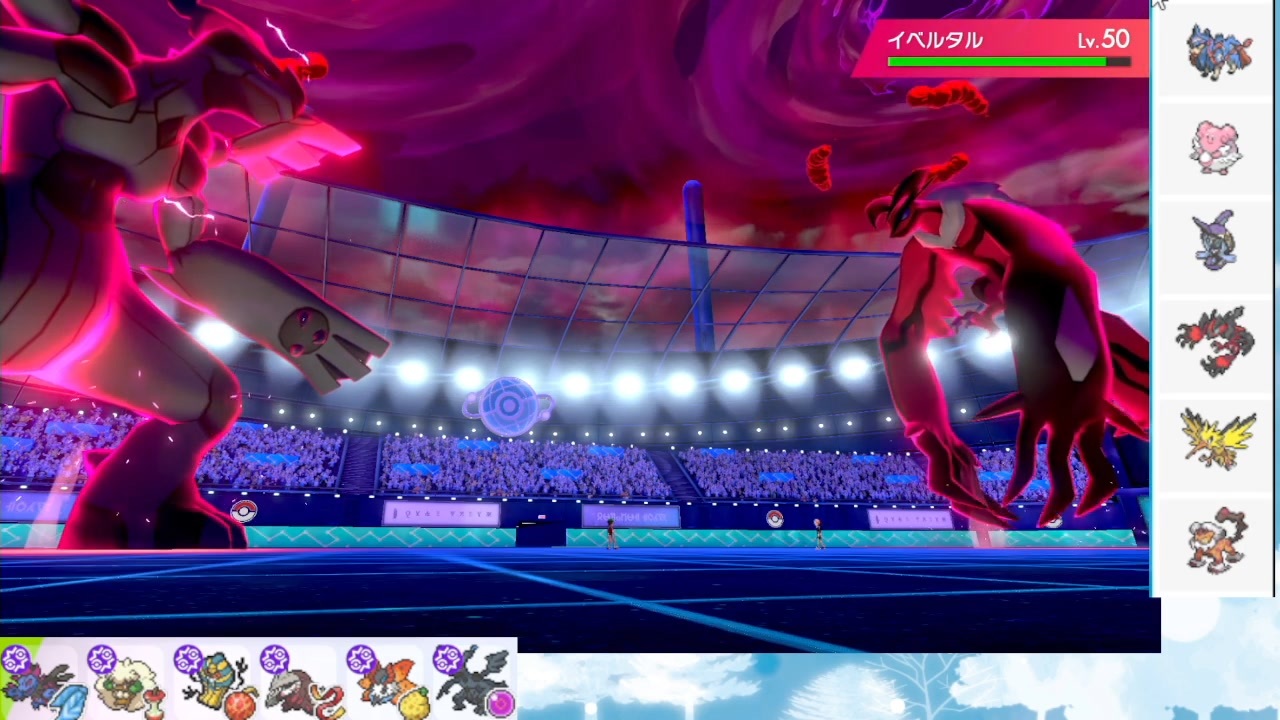Select the Blissey sprite in the sidebar
The width and height of the screenshot is (1280, 720).
(x=1216, y=147)
